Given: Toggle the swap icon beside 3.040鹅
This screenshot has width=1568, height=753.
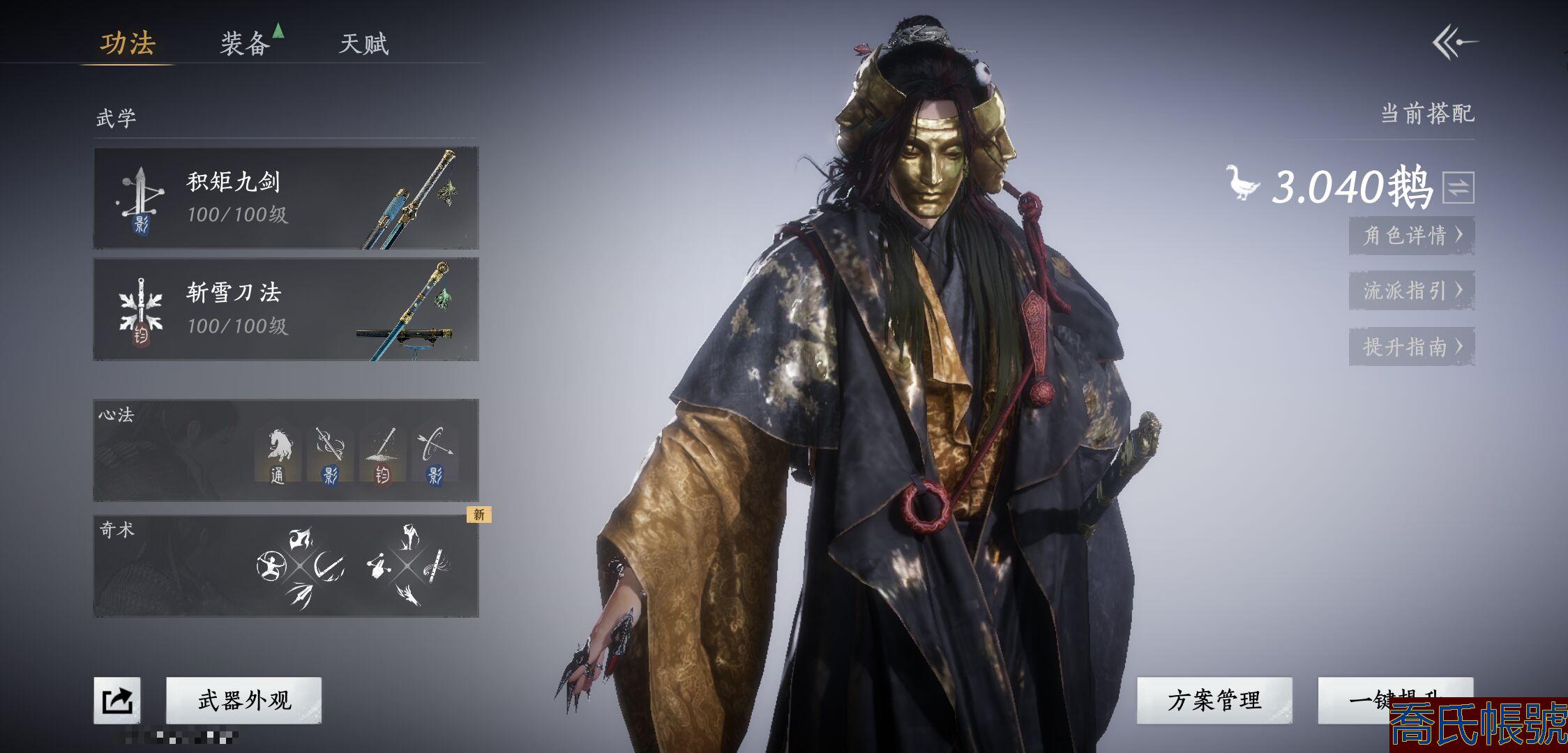Looking at the screenshot, I should [x=1458, y=187].
